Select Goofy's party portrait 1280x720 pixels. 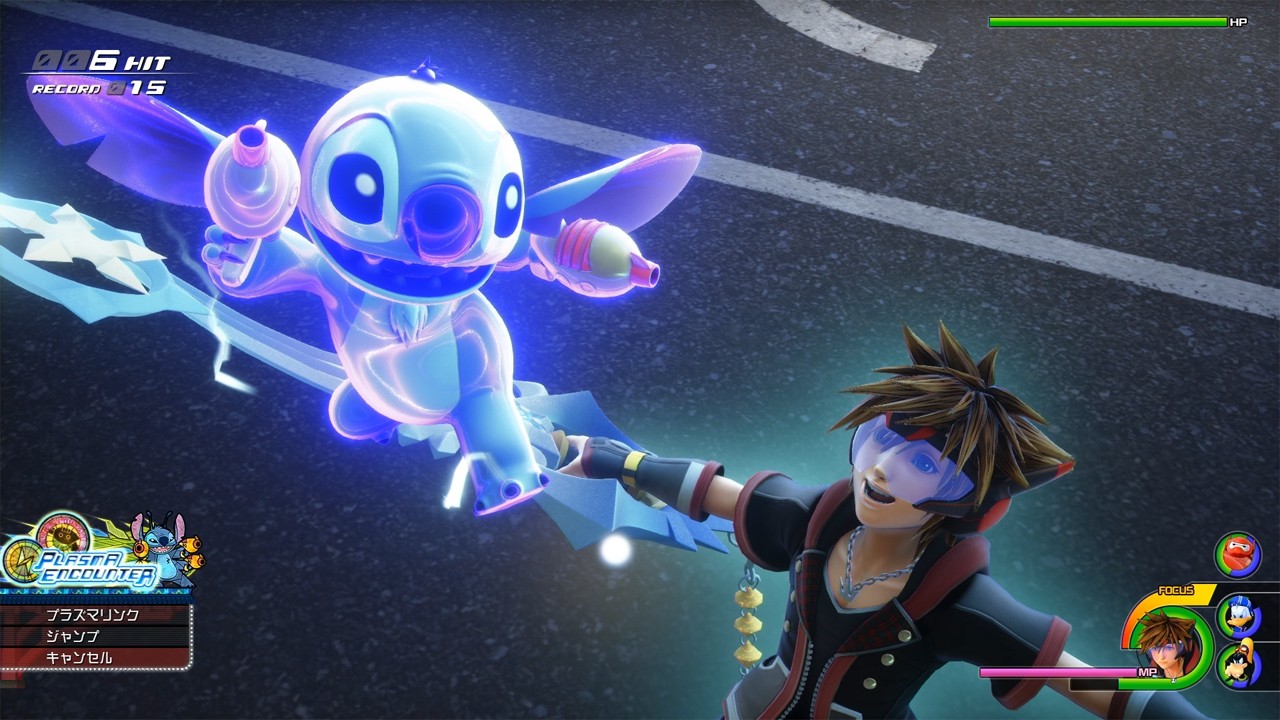pyautogui.click(x=1240, y=665)
